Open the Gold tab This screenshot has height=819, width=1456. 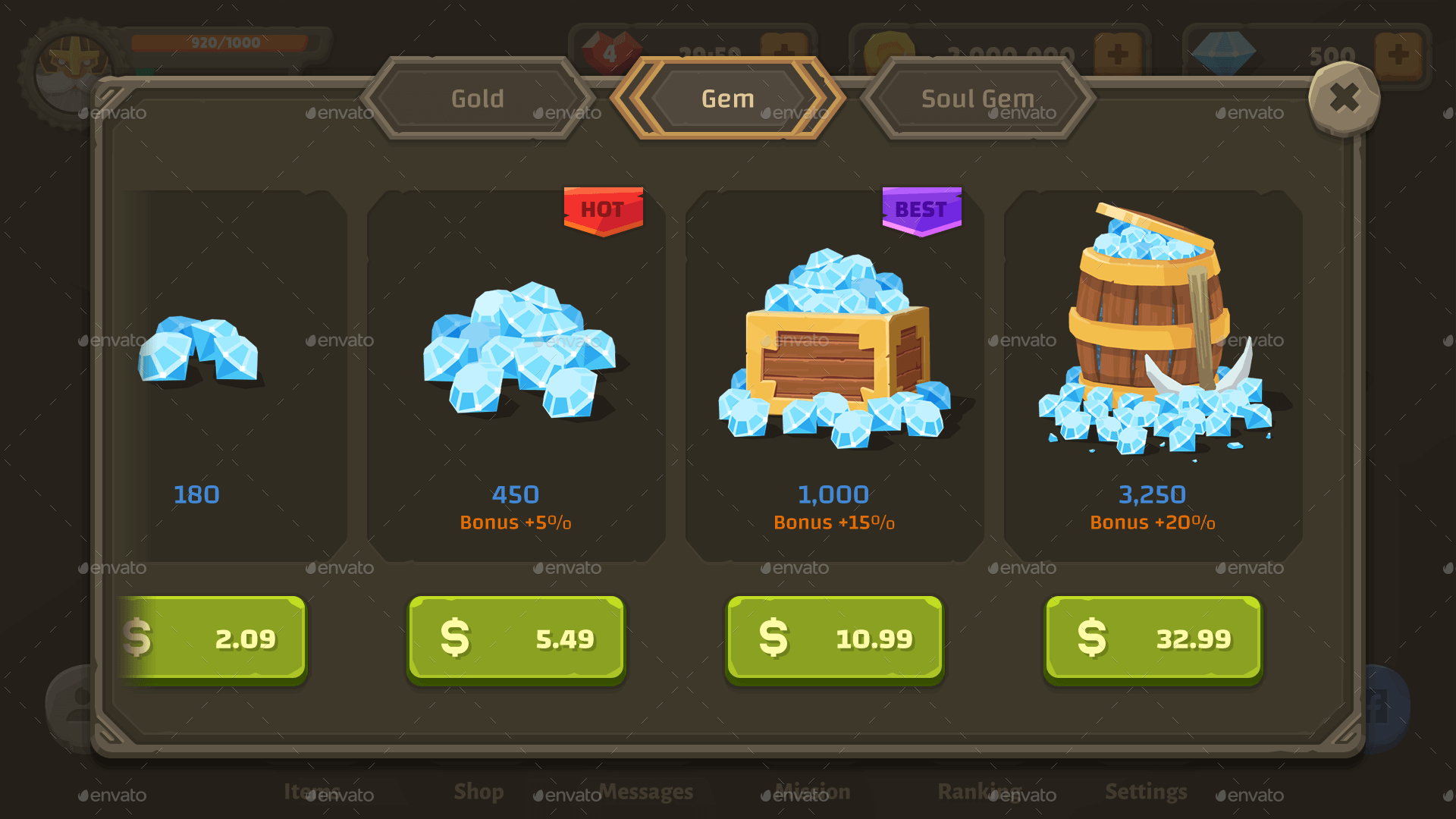[x=477, y=99]
